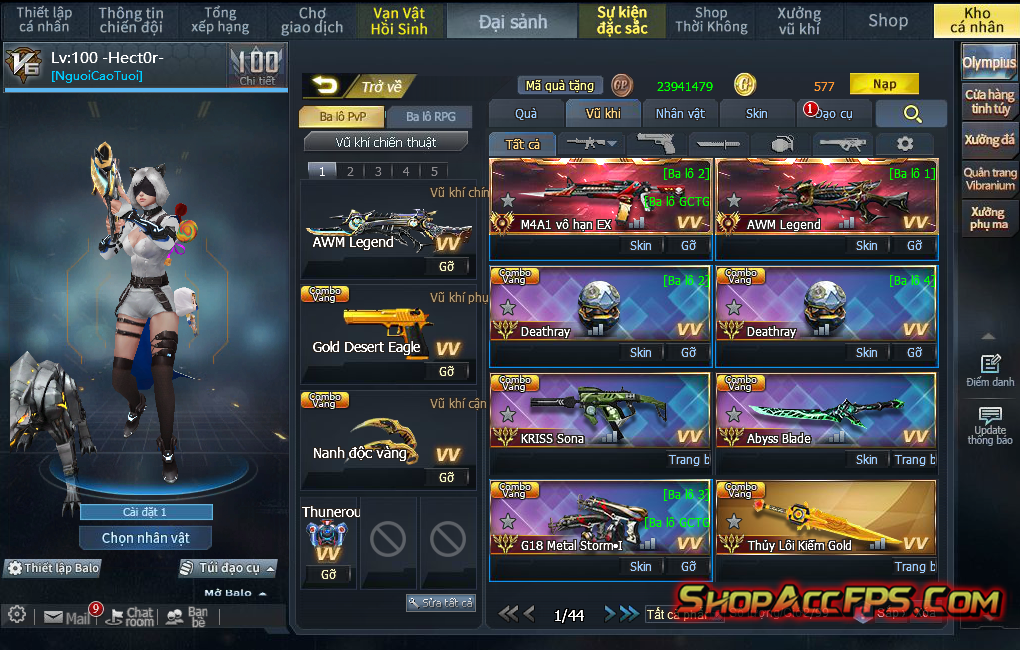Viewport: 1020px width, 650px height.
Task: Open the Skin category tab
Action: 757,114
